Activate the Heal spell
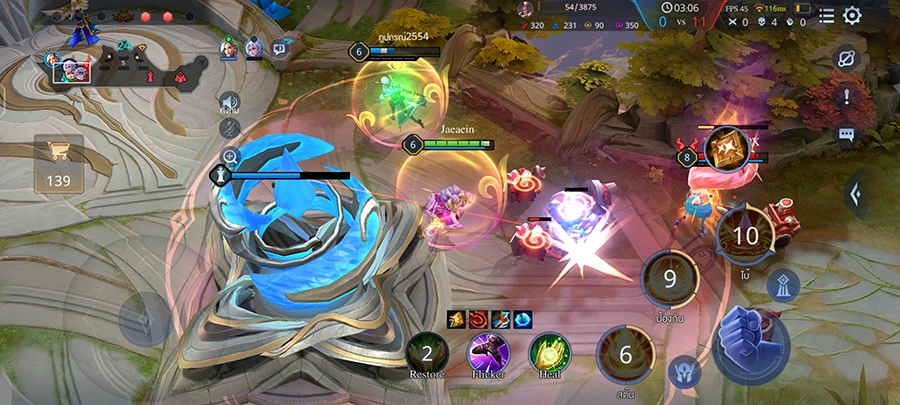The height and width of the screenshot is (405, 900). point(549,353)
